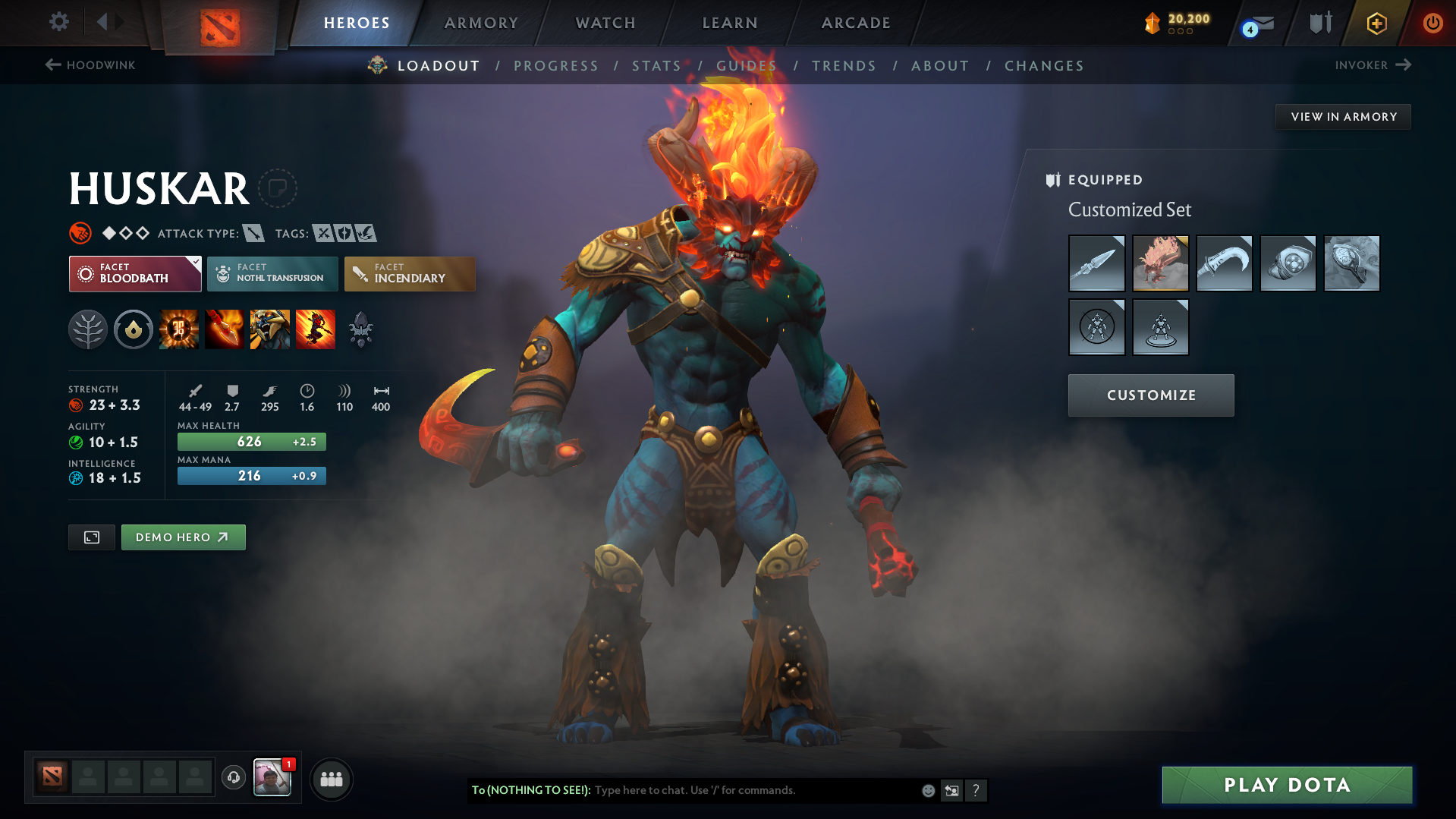Switch to the Nothl Transfusion facet
This screenshot has height=819, width=1456.
272,274
